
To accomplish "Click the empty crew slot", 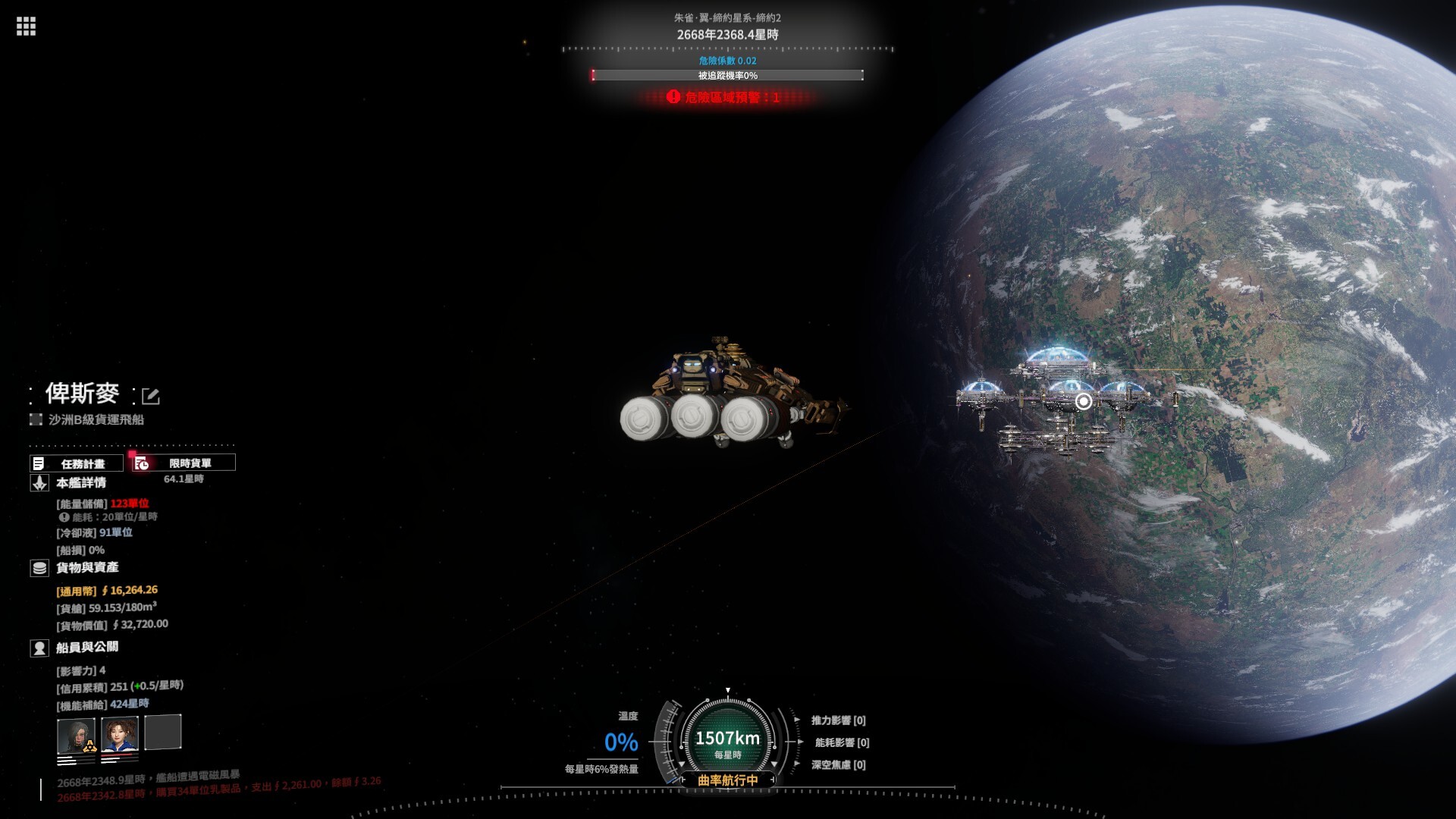I will click(x=163, y=733).
